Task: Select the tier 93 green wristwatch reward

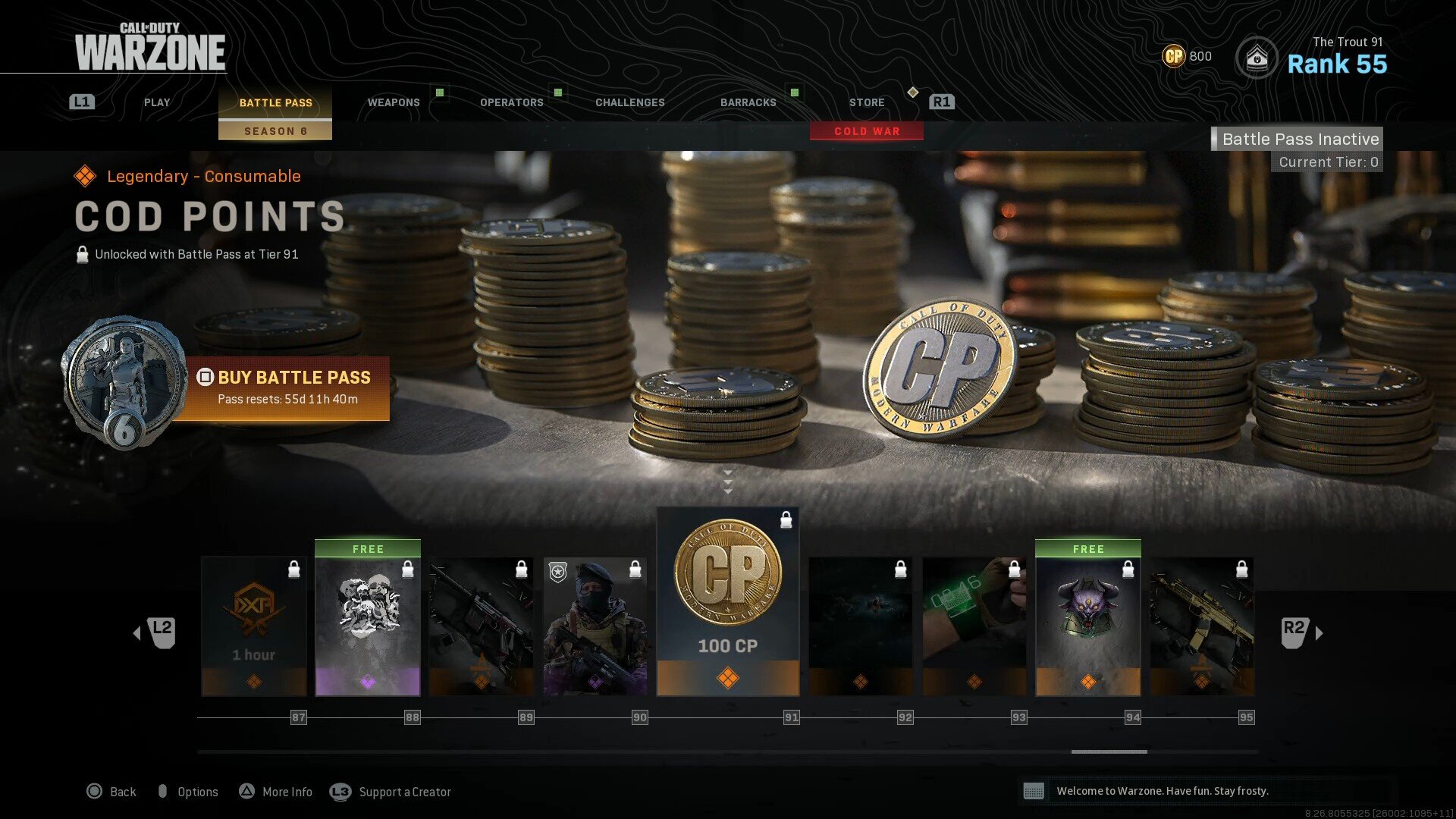Action: click(974, 626)
